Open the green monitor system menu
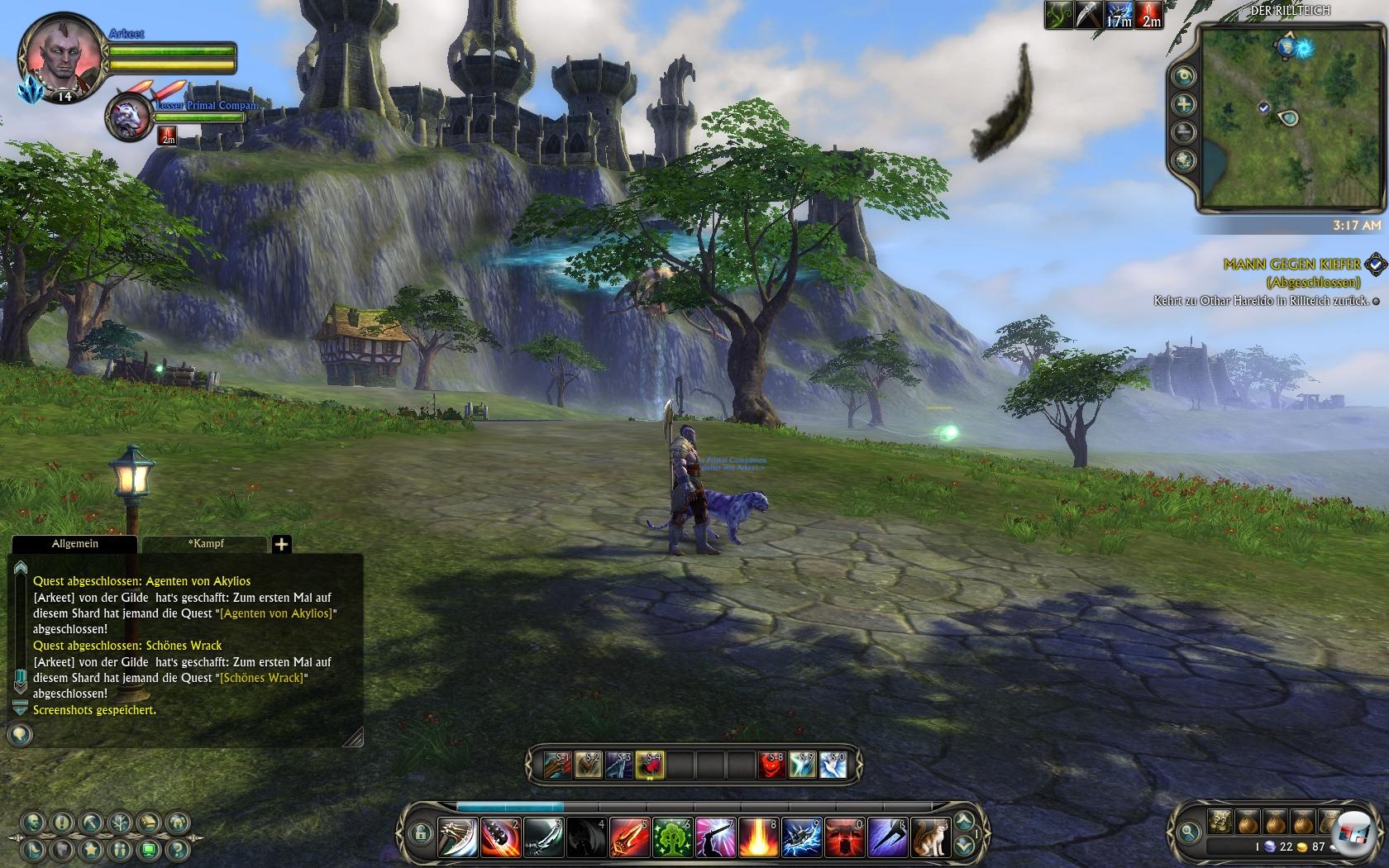The height and width of the screenshot is (868, 1389). 149,849
